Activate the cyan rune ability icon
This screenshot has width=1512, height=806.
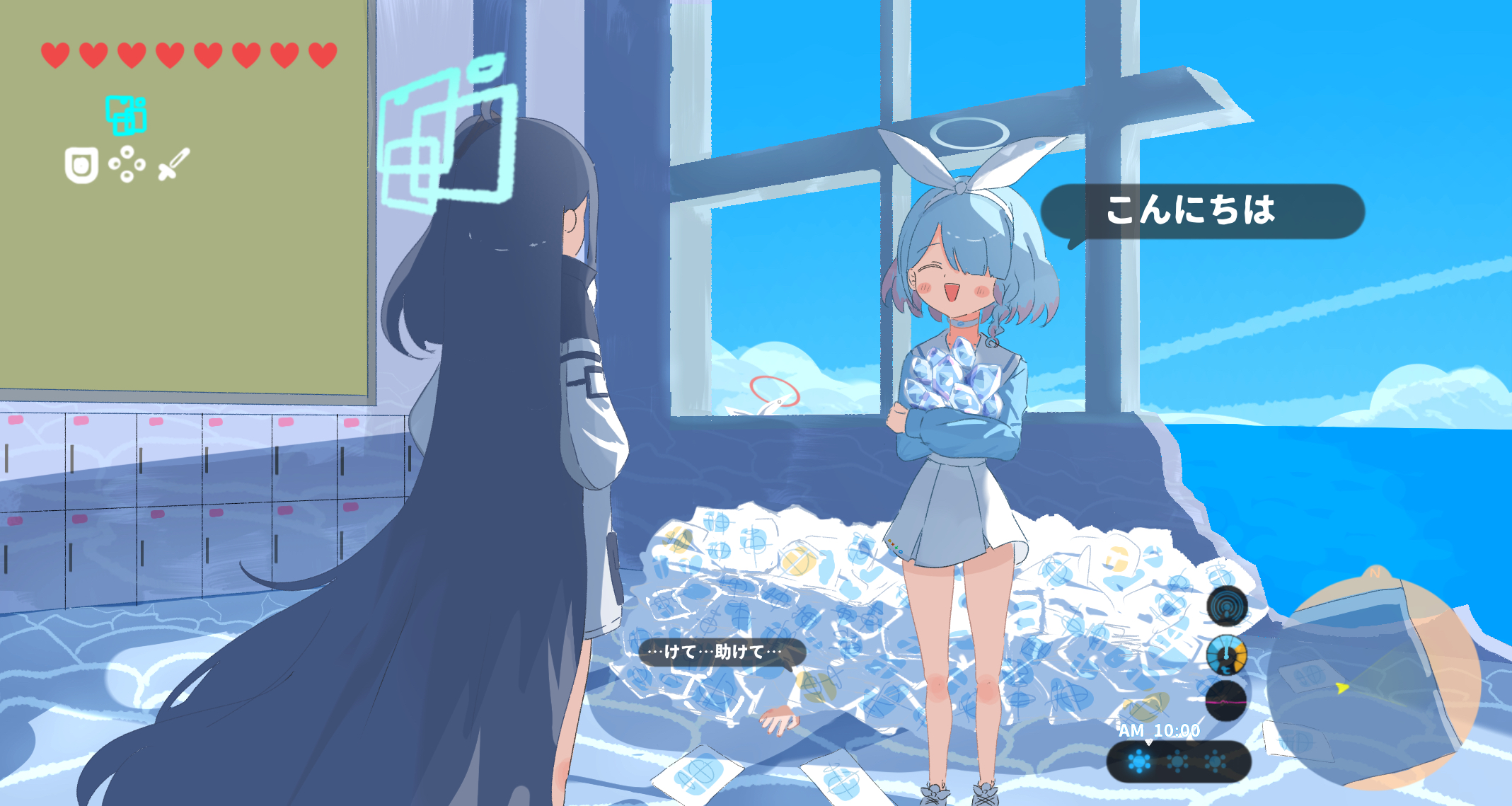[x=127, y=115]
